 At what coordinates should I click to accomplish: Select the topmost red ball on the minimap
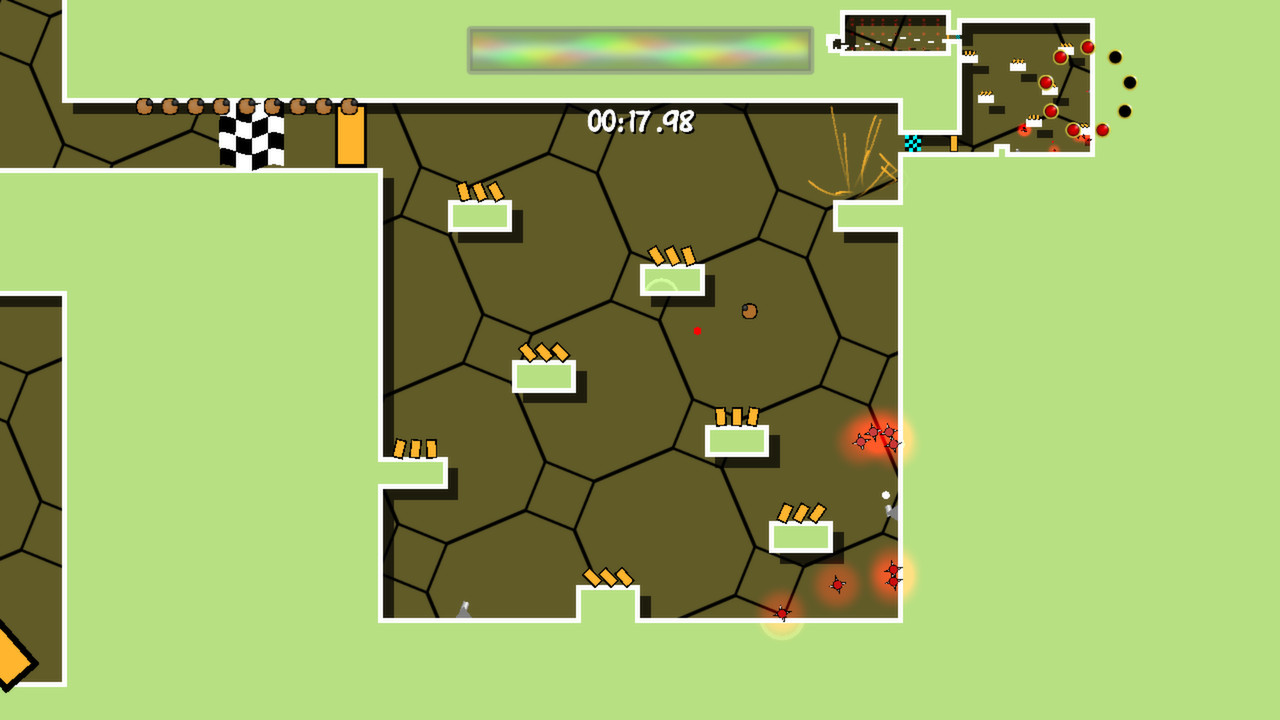click(x=1087, y=48)
